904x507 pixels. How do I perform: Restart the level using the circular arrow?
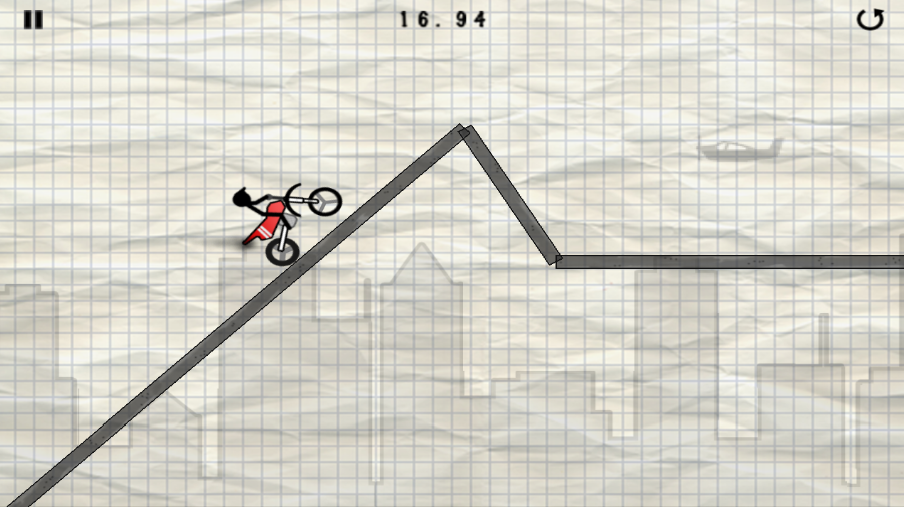(x=870, y=19)
